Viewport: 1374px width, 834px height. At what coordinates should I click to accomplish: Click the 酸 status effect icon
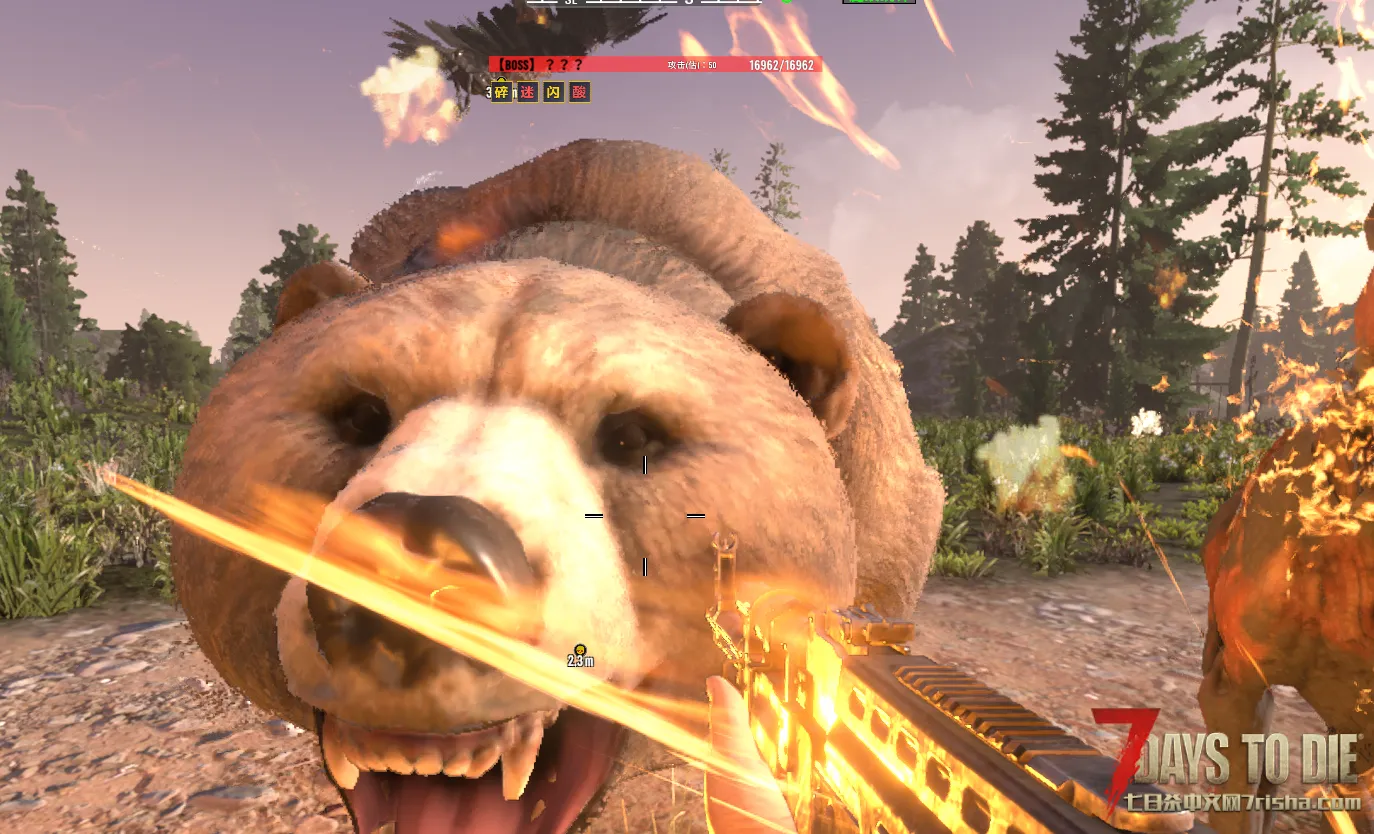[x=579, y=92]
